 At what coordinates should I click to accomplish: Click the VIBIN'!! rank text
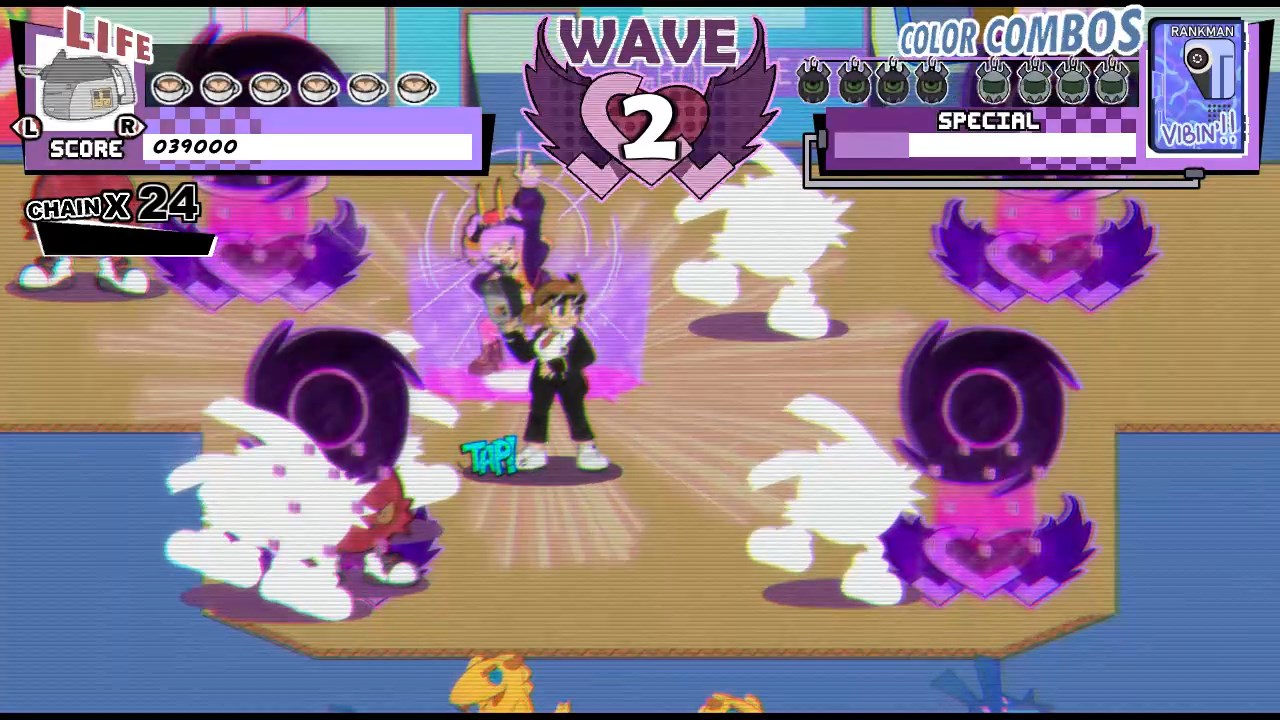point(1199,132)
